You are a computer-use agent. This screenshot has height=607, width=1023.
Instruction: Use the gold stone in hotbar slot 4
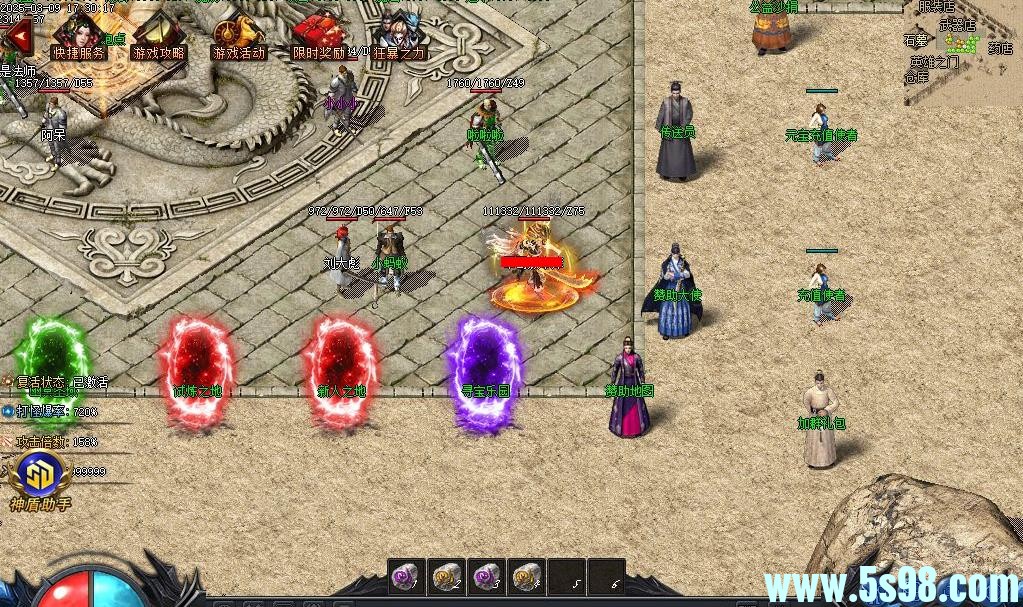(526, 577)
